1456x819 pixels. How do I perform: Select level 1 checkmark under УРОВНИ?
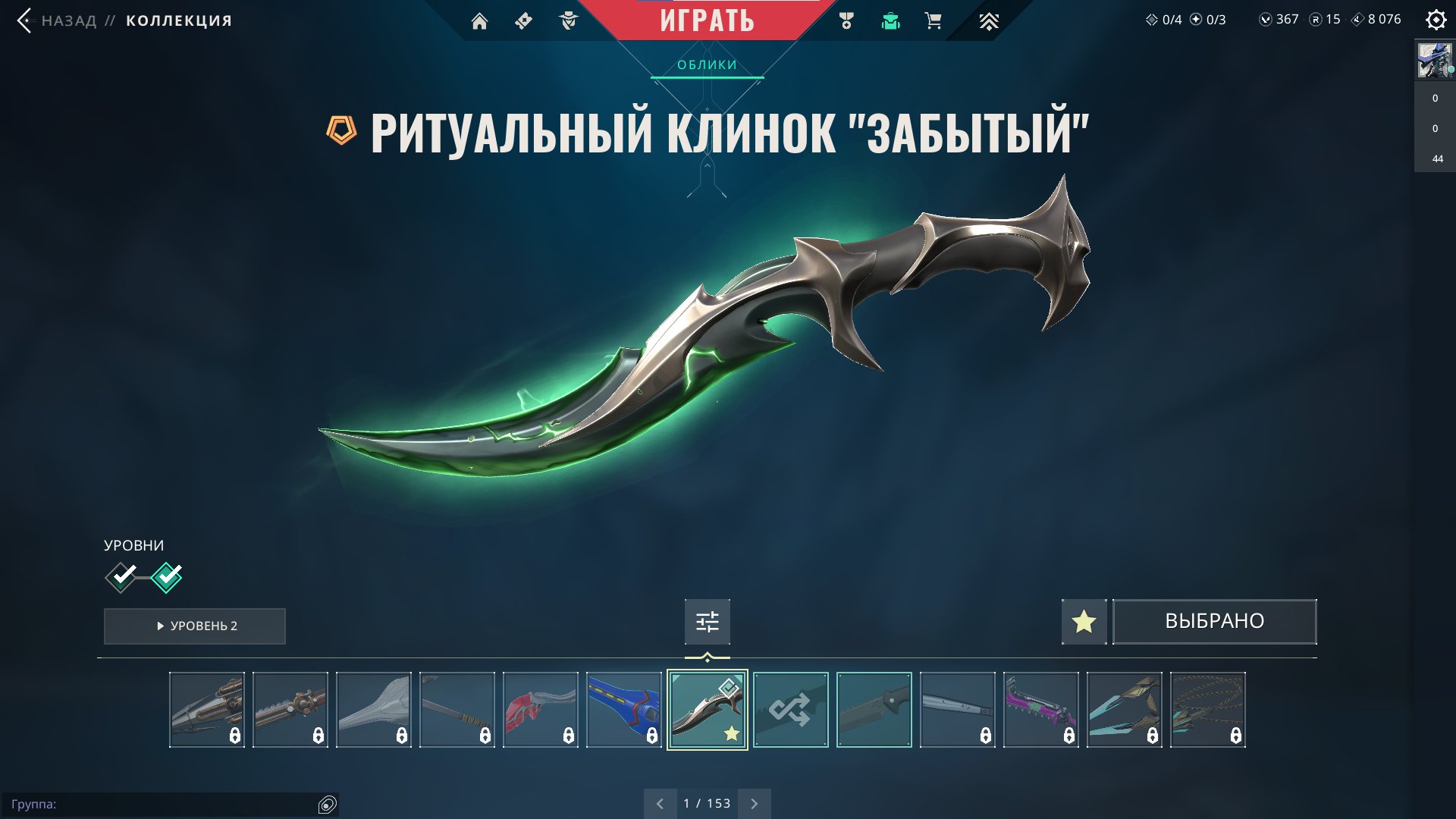pos(120,576)
